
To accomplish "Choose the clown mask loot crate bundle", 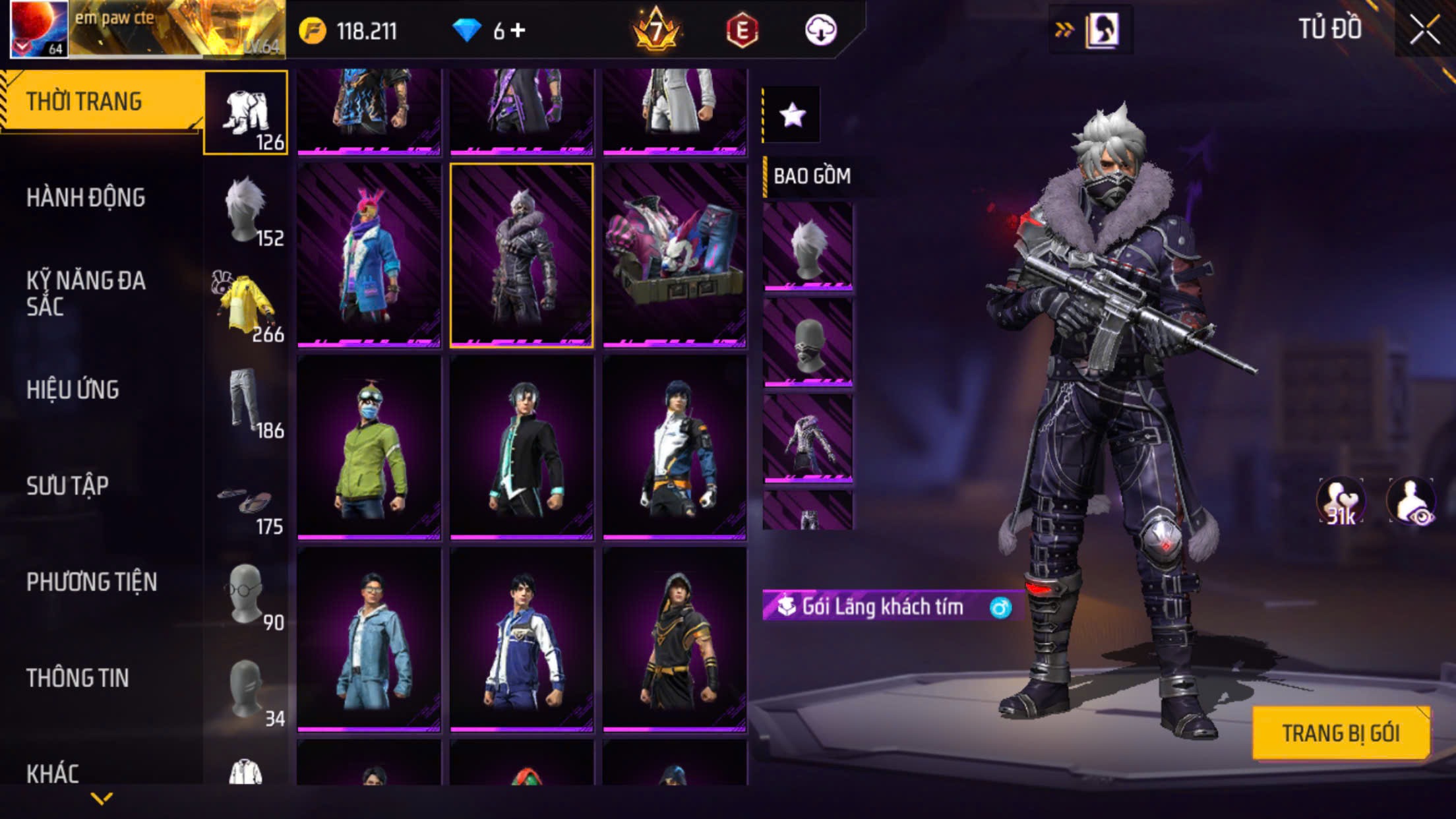I will pos(675,255).
